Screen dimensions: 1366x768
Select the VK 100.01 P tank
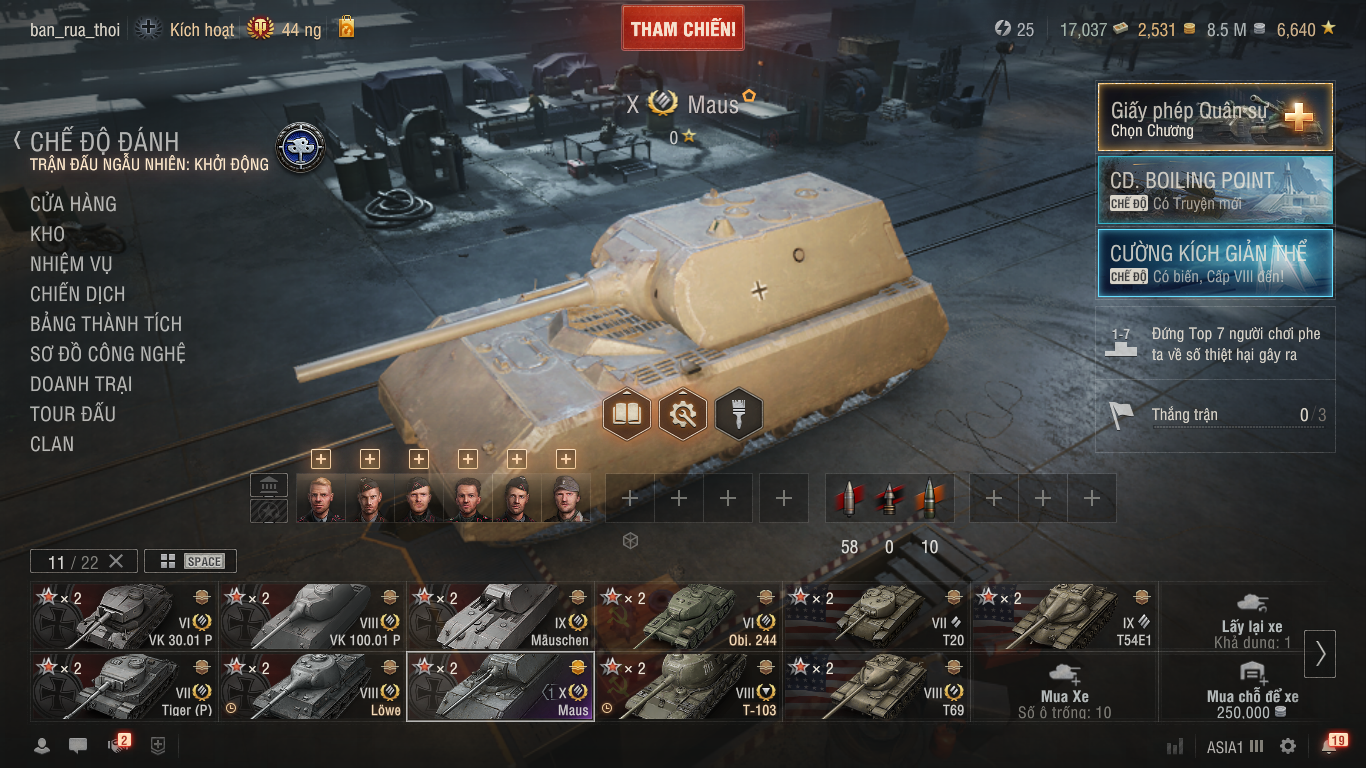click(312, 616)
